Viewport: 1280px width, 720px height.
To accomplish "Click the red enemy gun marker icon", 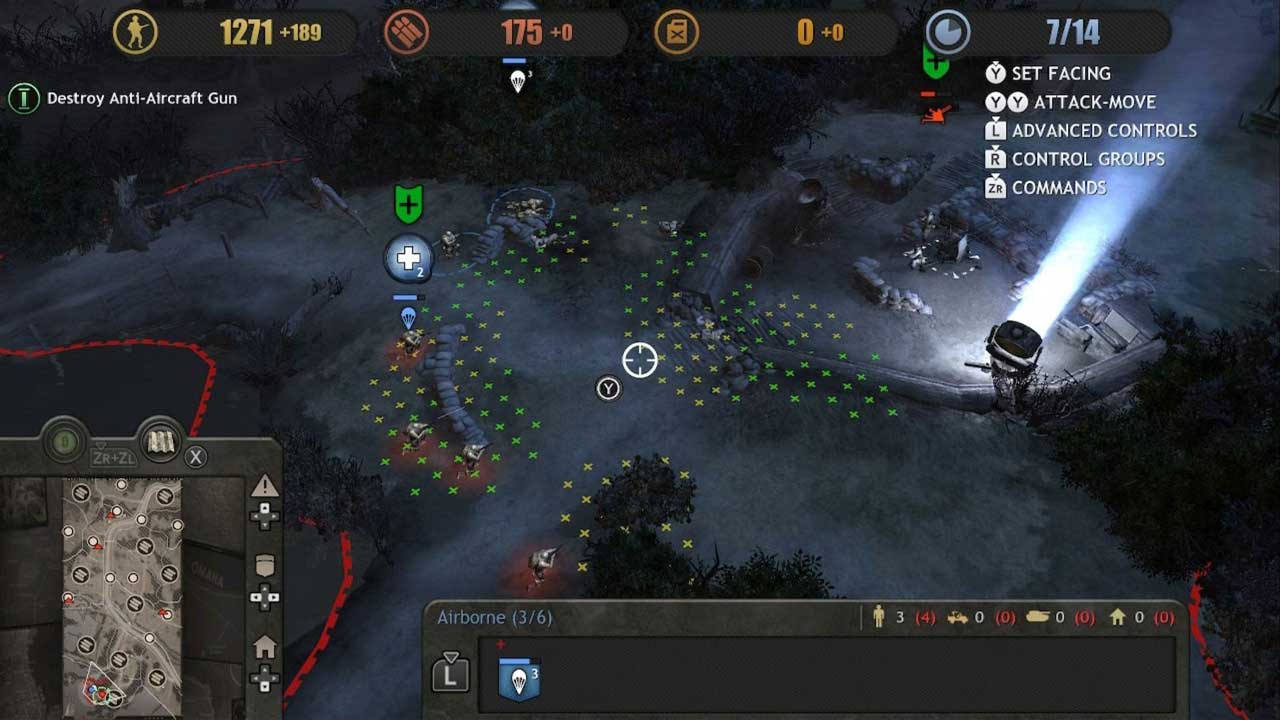I will coord(934,113).
